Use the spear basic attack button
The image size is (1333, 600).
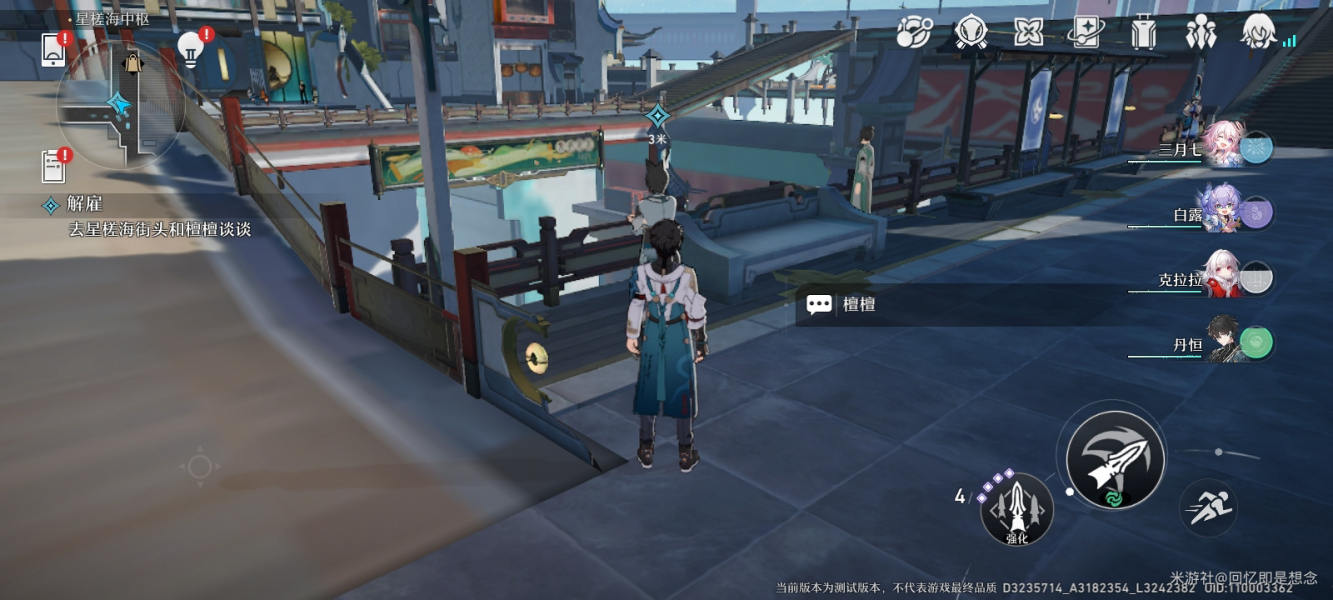pos(1115,460)
